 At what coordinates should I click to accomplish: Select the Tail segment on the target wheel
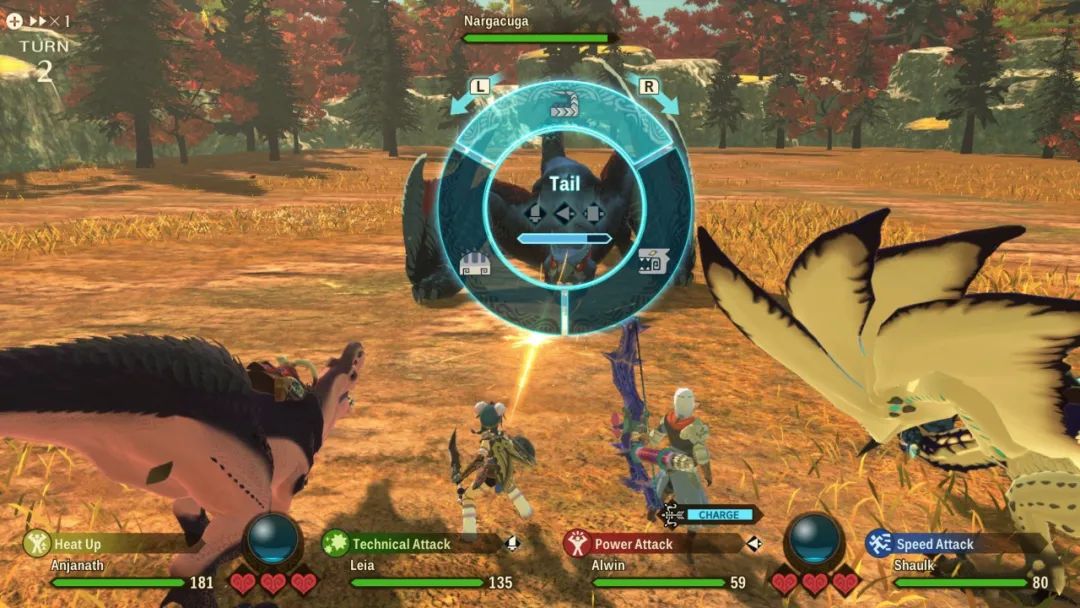coord(565,108)
